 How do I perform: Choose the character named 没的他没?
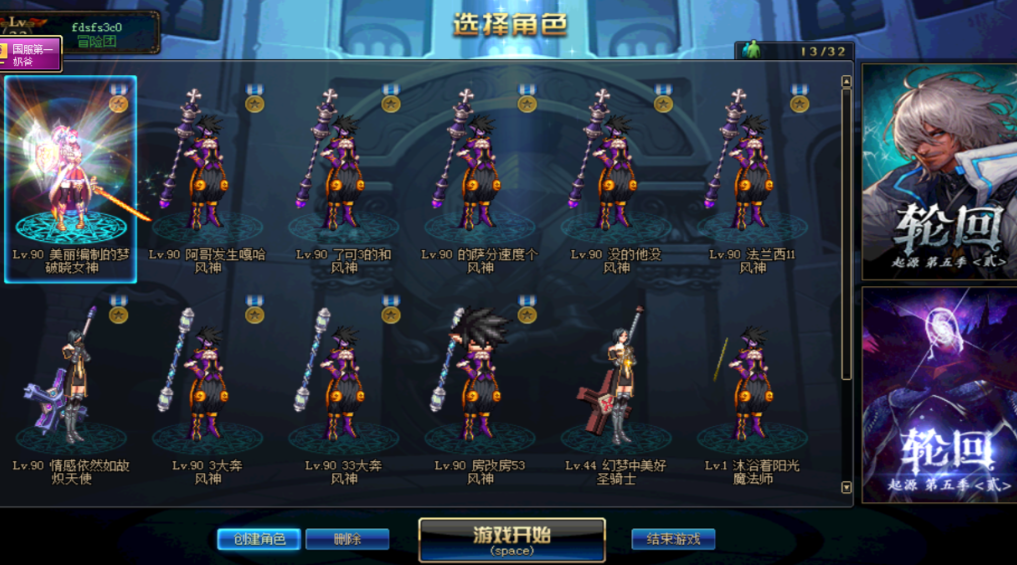click(616, 170)
